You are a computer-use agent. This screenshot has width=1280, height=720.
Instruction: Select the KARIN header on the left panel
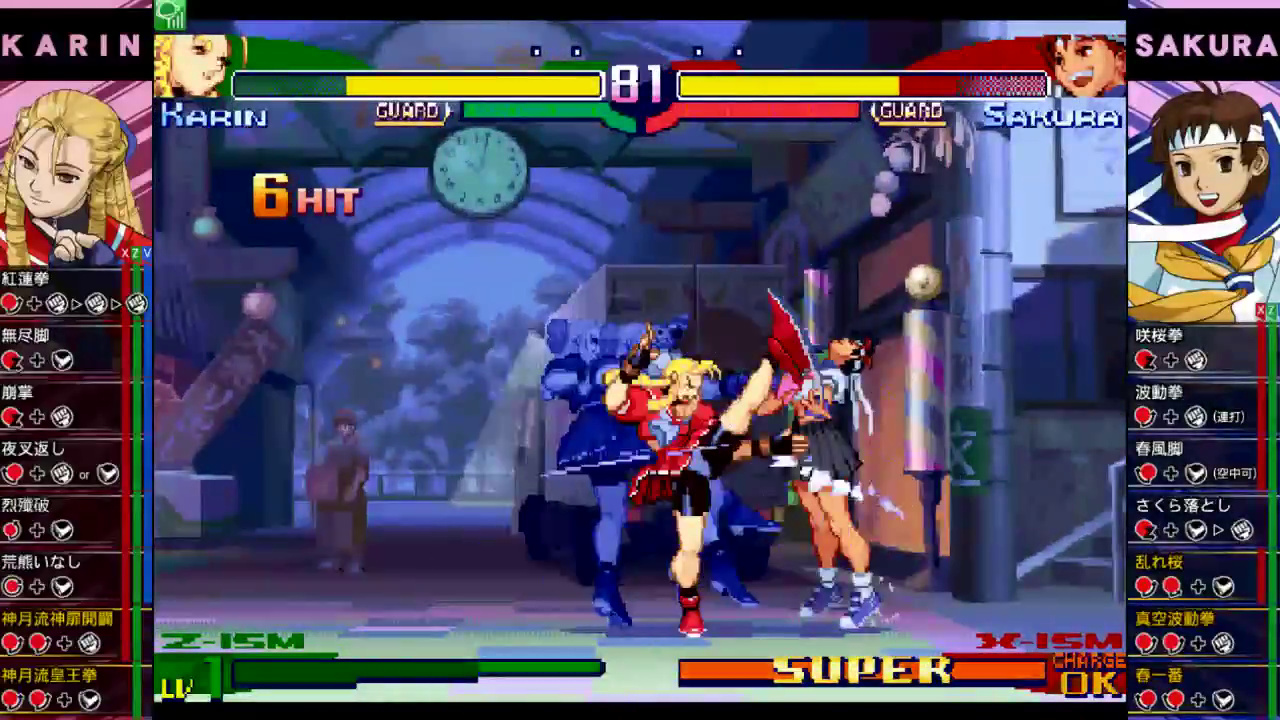(70, 45)
